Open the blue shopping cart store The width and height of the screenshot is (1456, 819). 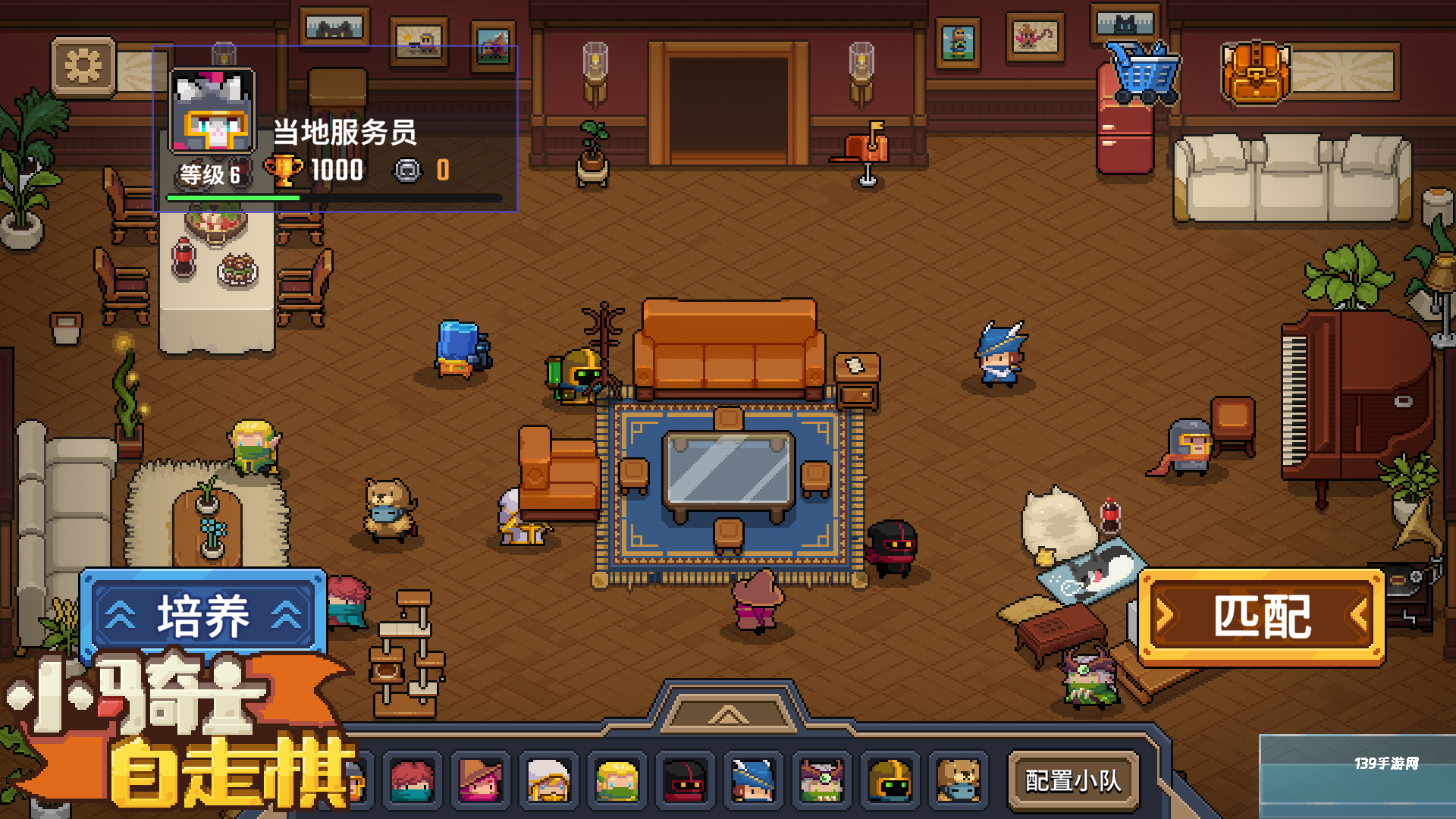1142,72
